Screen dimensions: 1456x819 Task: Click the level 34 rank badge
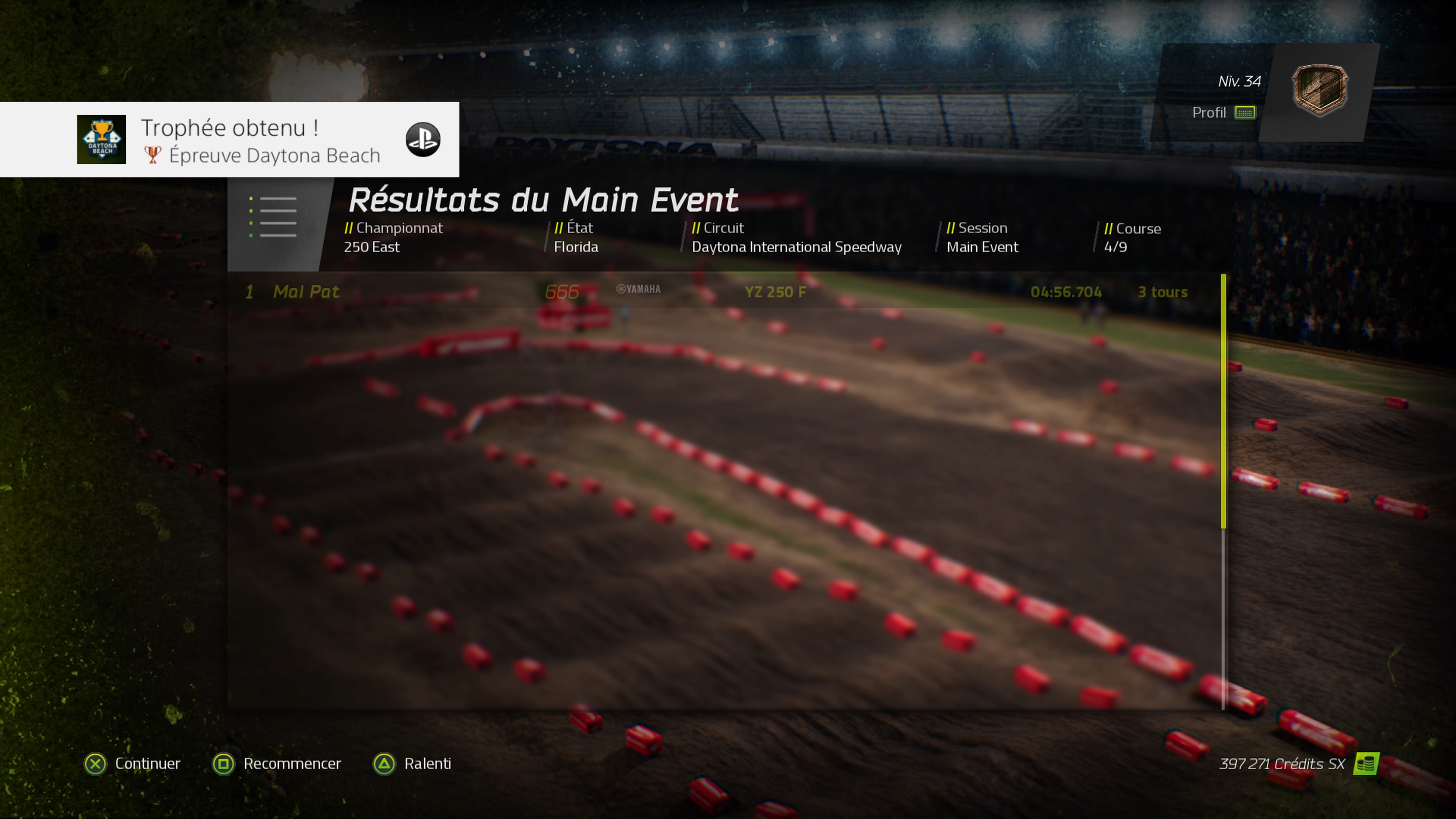point(1319,91)
